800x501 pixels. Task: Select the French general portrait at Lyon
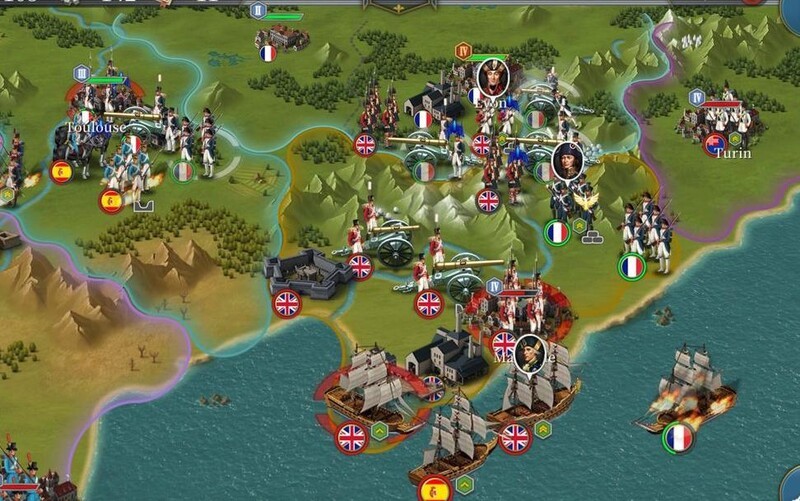pyautogui.click(x=491, y=77)
